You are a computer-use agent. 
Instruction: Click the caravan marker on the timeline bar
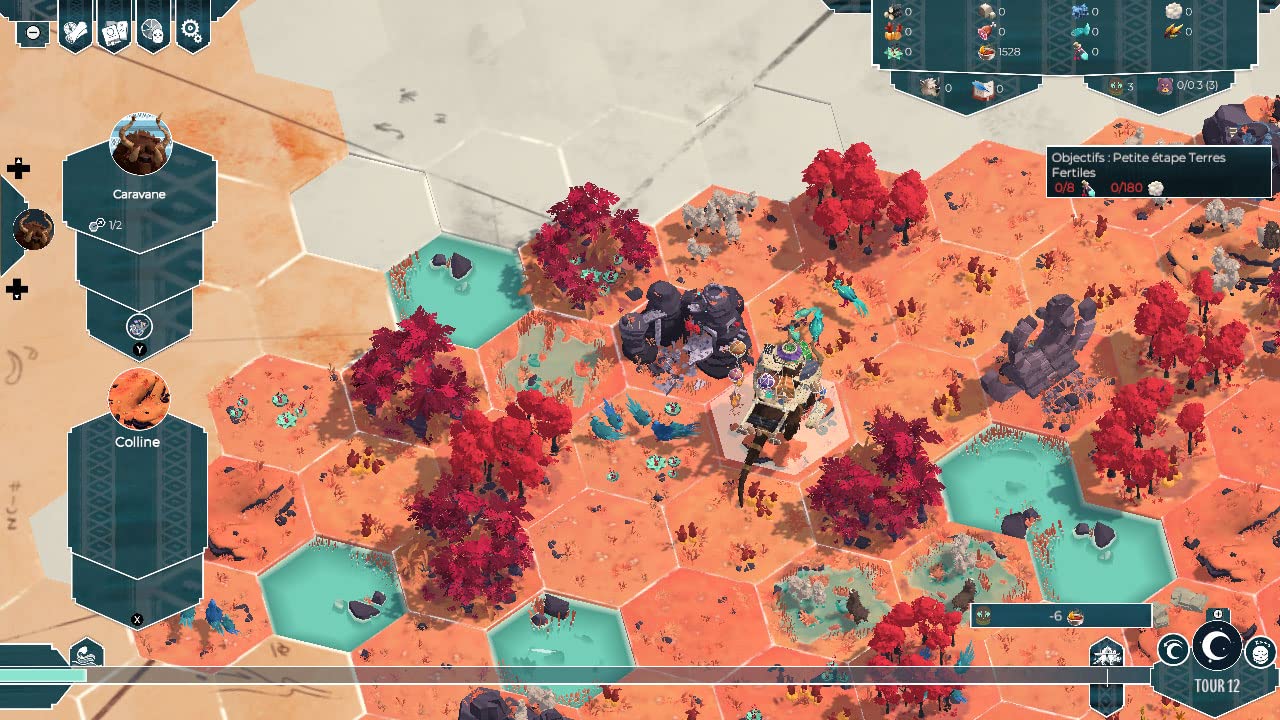pos(1107,656)
